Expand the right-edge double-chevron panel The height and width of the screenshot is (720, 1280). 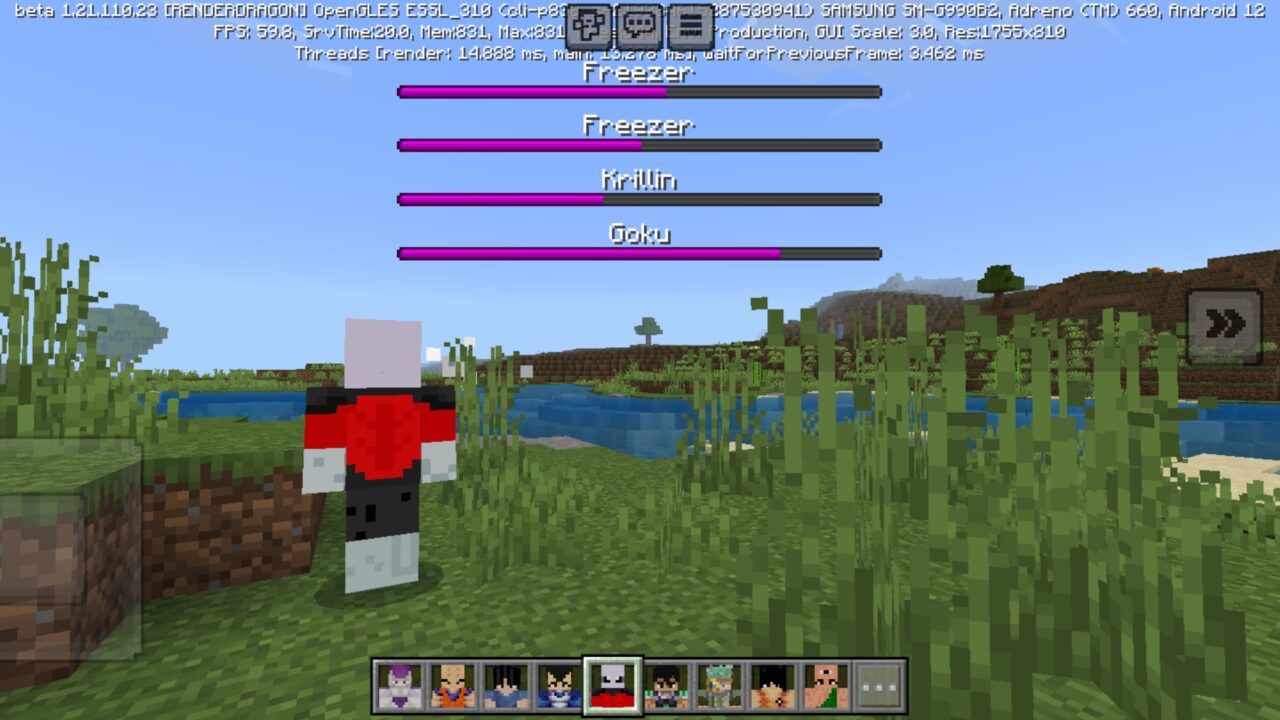click(1222, 322)
